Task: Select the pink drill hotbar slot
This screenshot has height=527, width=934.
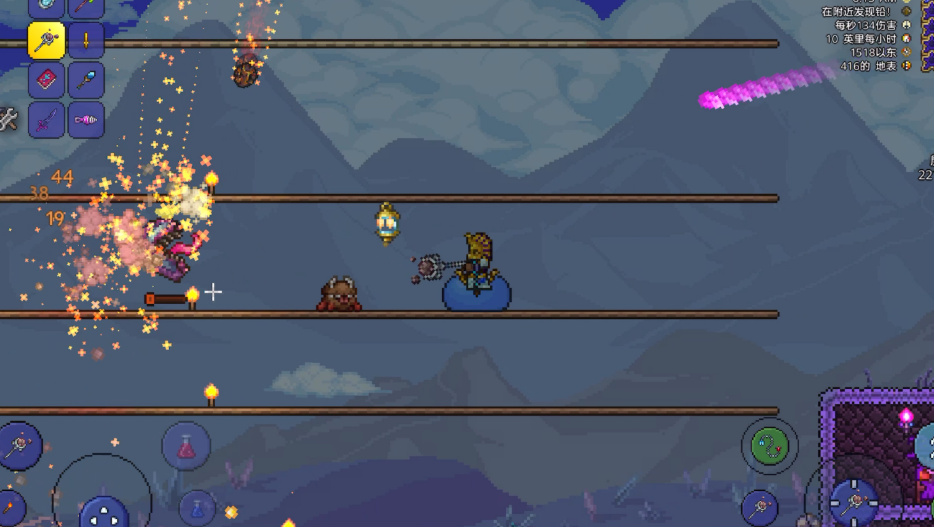Action: 87,120
